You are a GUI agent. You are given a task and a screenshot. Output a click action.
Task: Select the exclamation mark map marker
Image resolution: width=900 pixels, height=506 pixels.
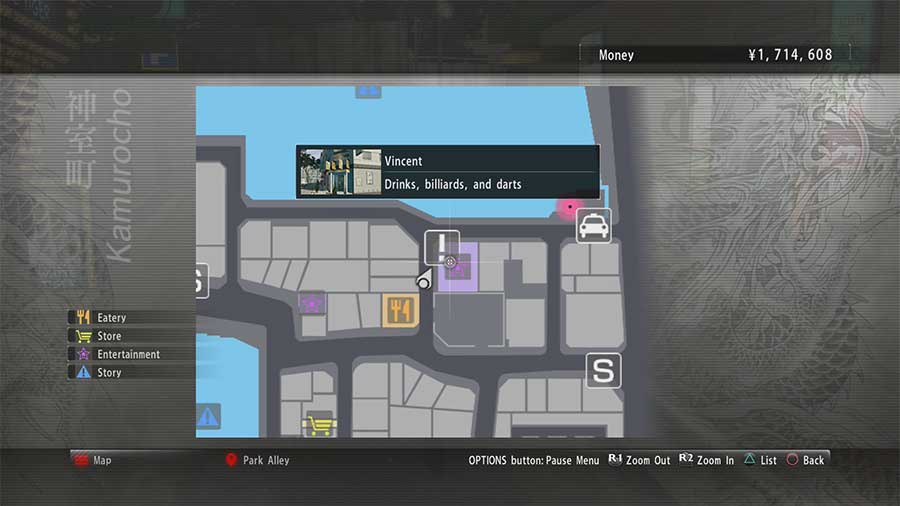[x=441, y=246]
